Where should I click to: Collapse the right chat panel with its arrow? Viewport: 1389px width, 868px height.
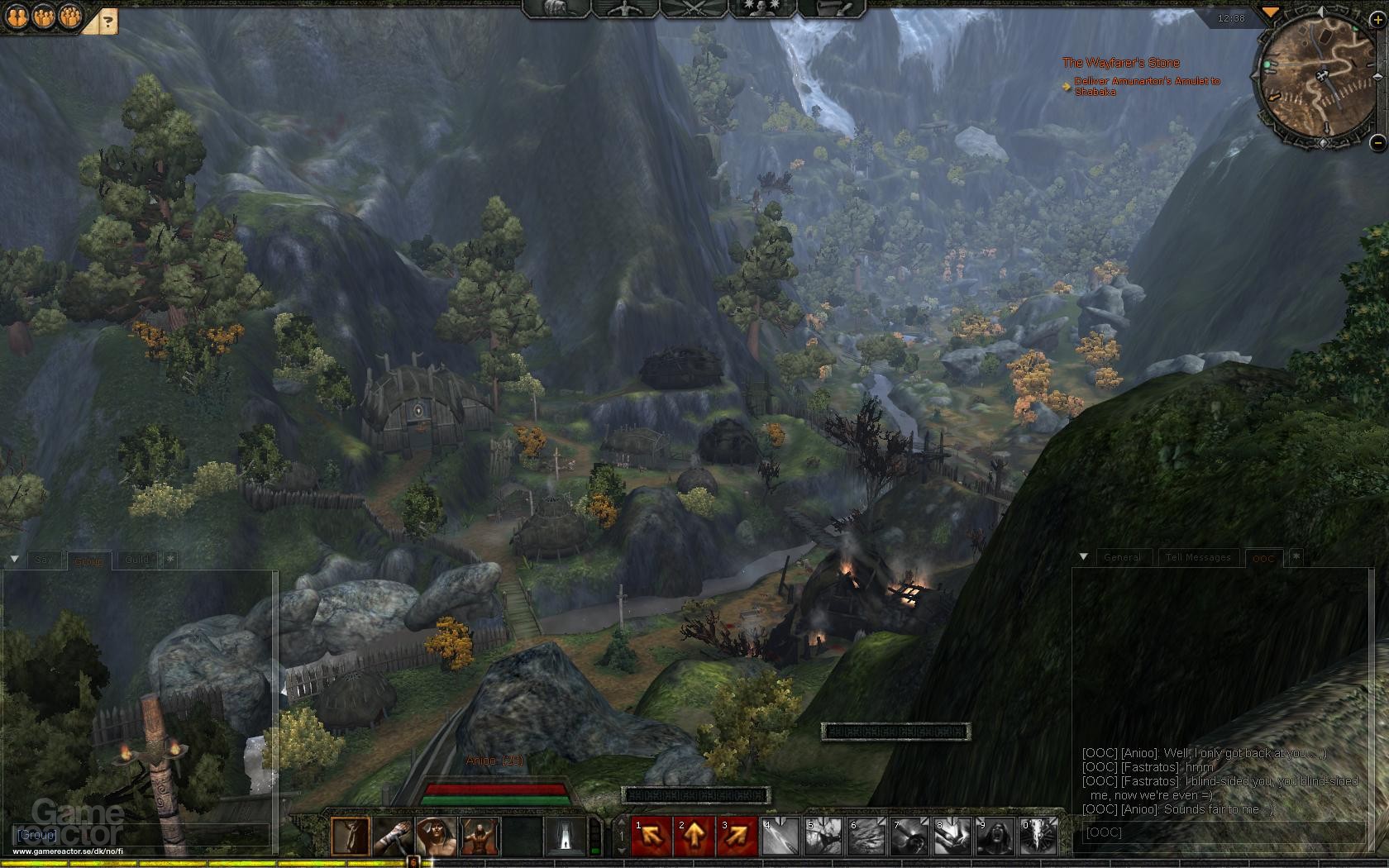1083,557
